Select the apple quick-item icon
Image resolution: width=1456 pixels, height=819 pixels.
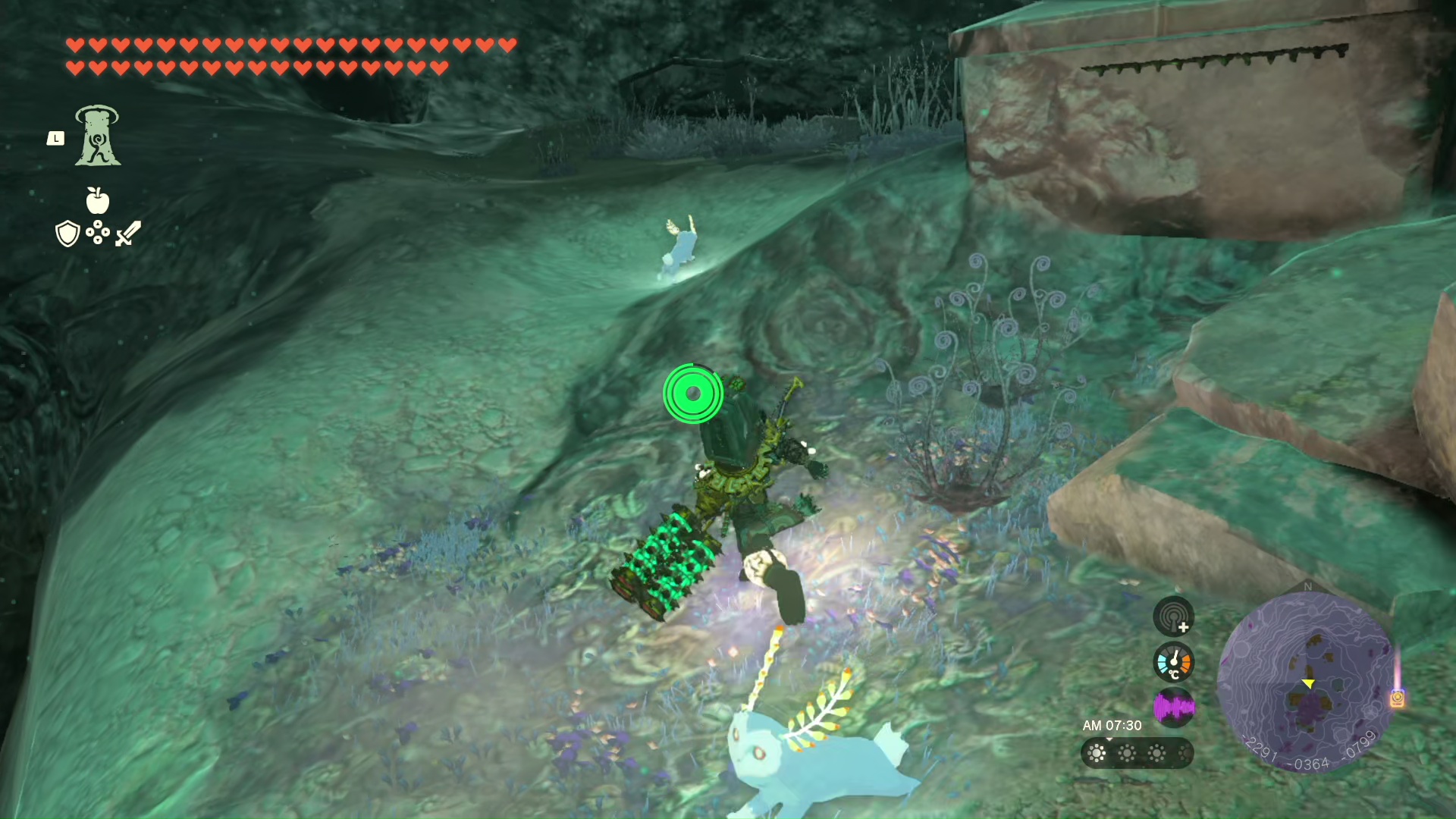[x=98, y=200]
